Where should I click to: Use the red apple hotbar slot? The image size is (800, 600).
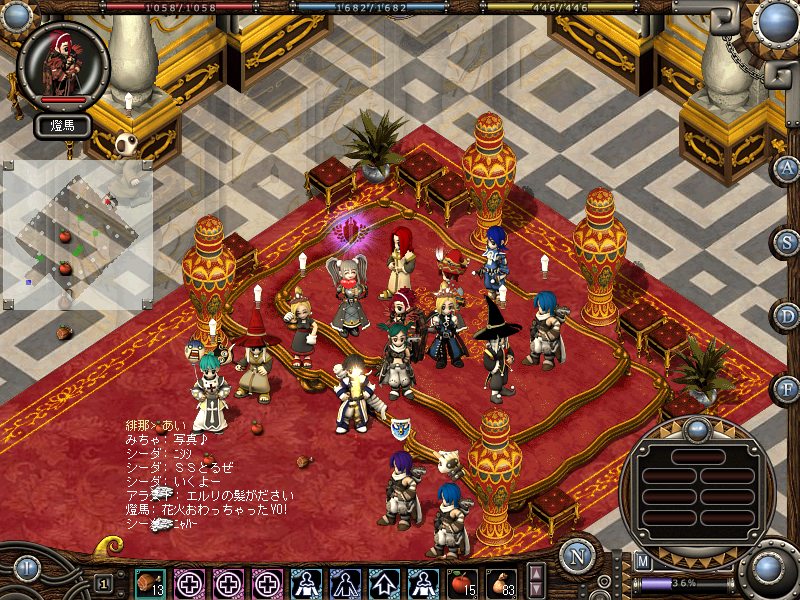[x=462, y=581]
